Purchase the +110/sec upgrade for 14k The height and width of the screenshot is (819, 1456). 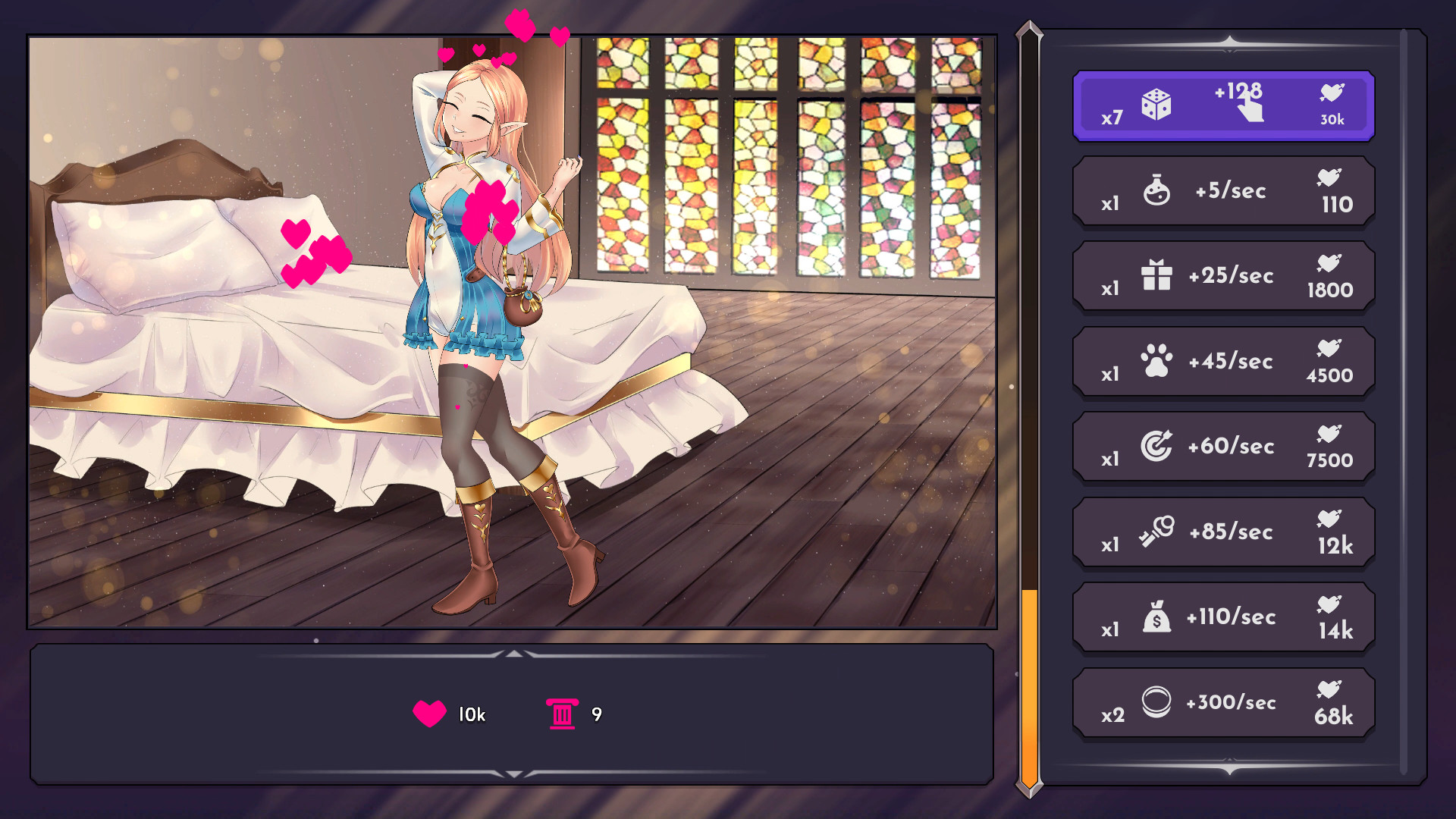(x=1222, y=617)
